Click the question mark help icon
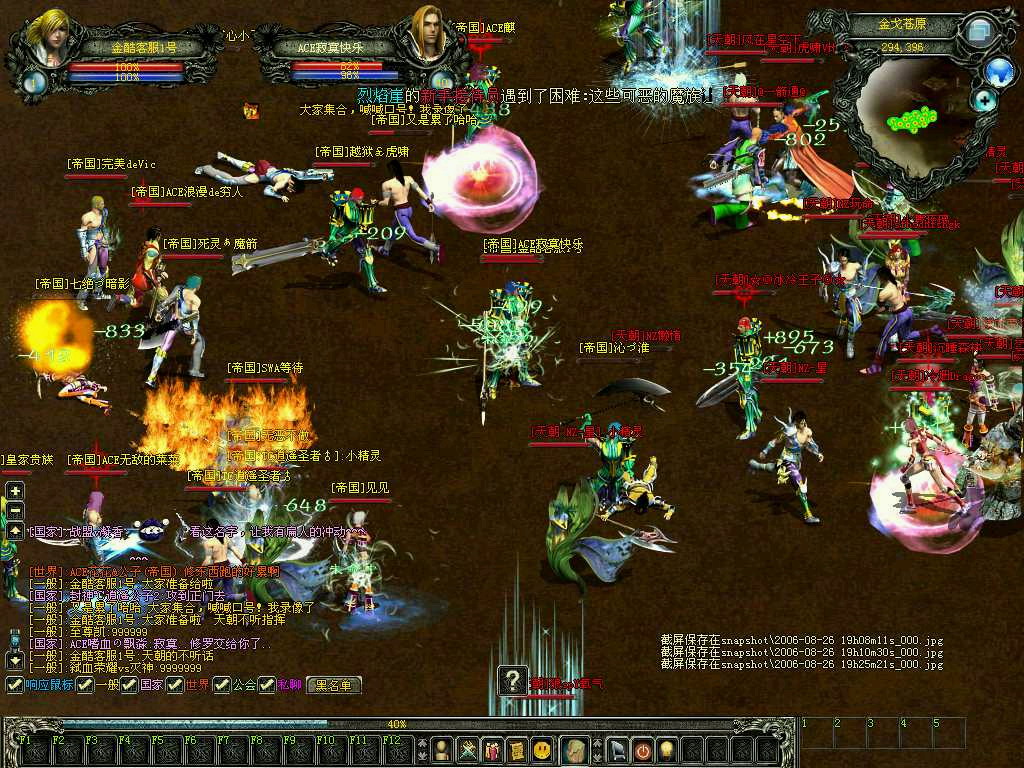 (513, 682)
